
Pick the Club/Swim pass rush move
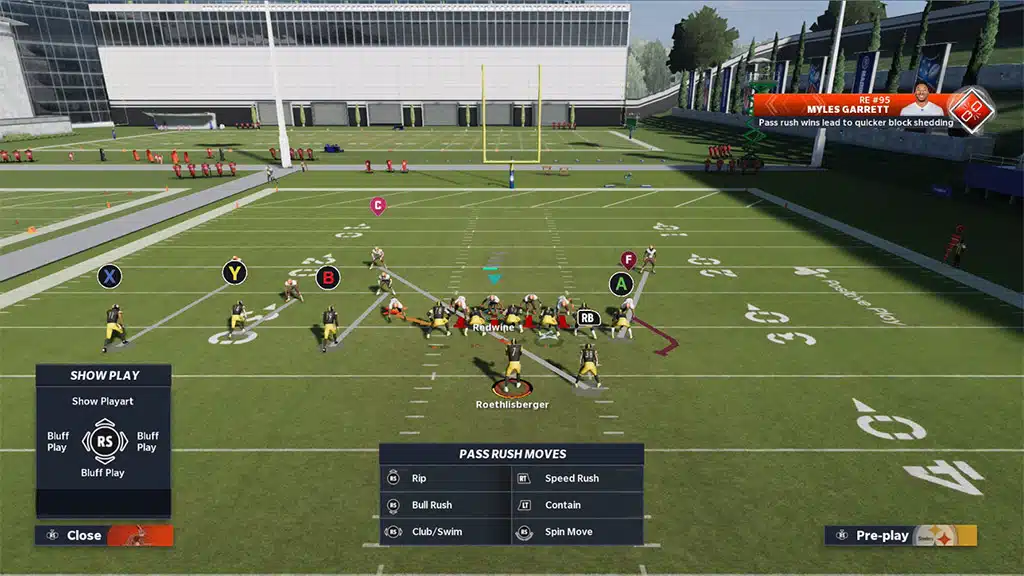[x=445, y=532]
